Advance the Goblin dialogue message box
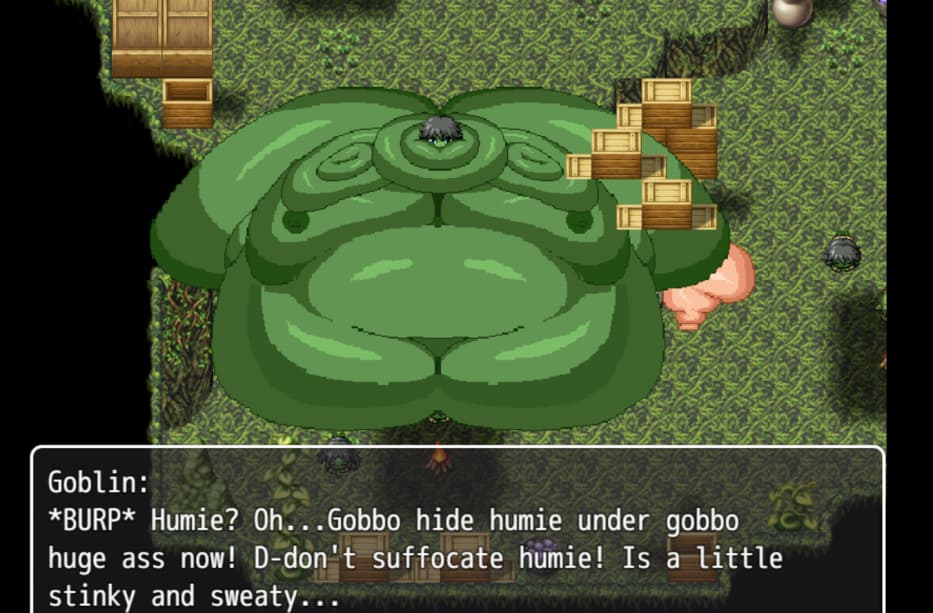This screenshot has width=933, height=613. pyautogui.click(x=457, y=530)
